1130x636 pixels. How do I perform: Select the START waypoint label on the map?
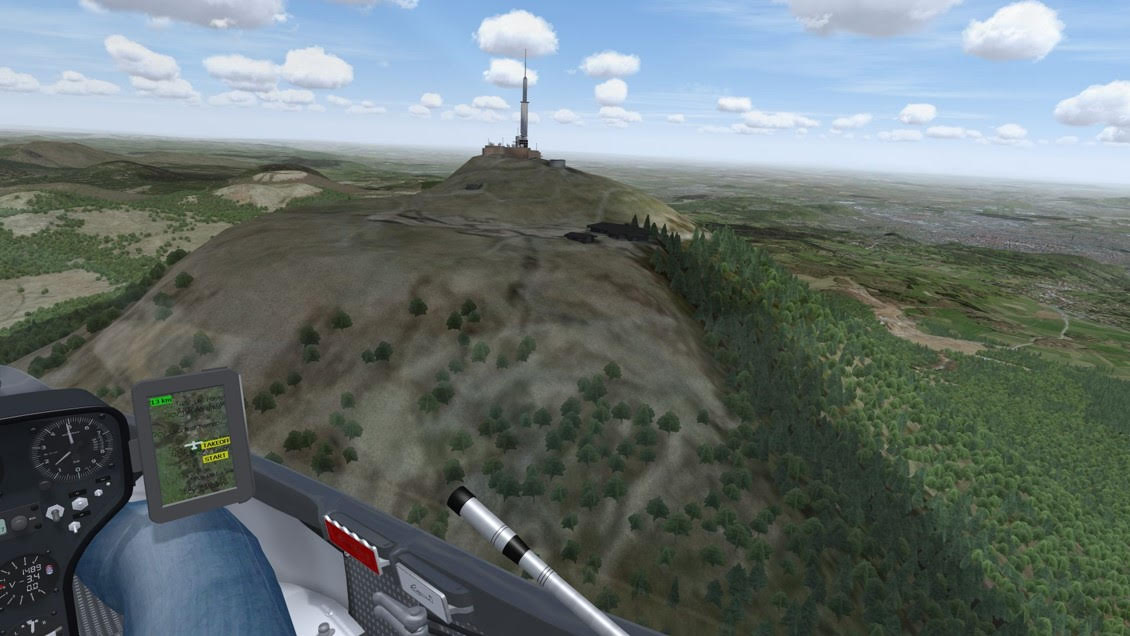[x=215, y=457]
